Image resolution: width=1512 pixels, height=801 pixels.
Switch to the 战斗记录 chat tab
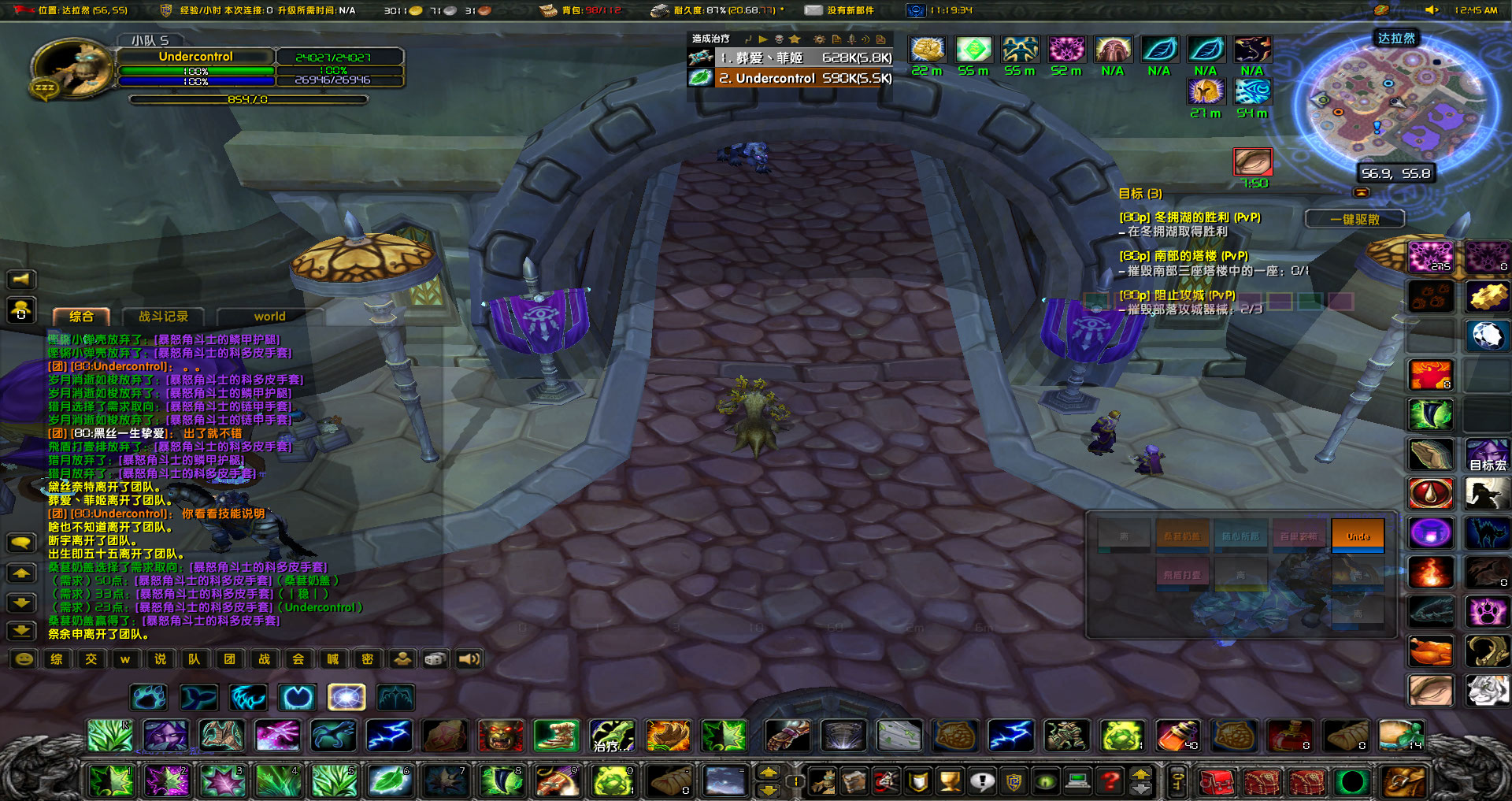coord(163,317)
